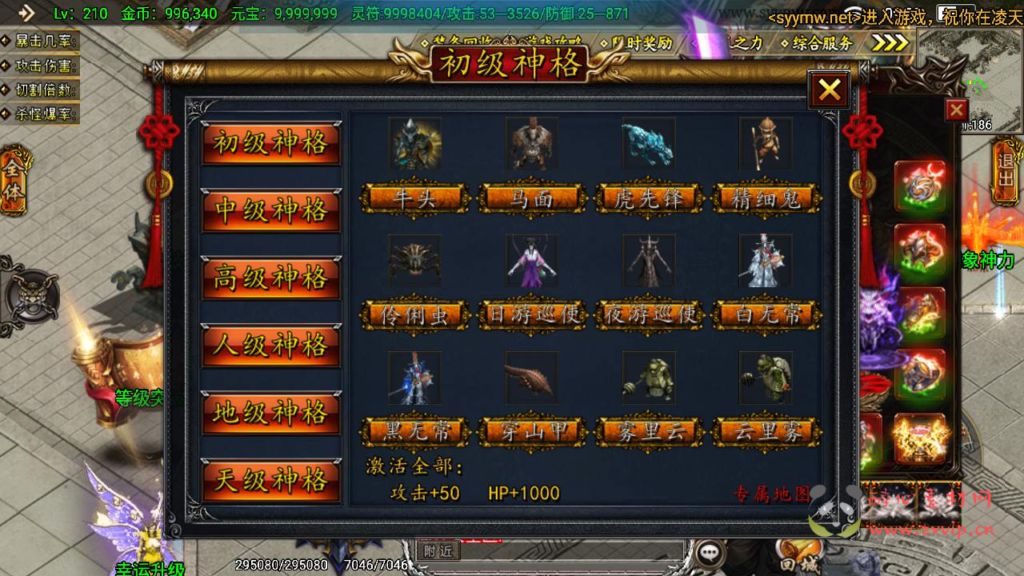Click the 牛头 button
Screen dimensions: 1024x576
(x=415, y=199)
